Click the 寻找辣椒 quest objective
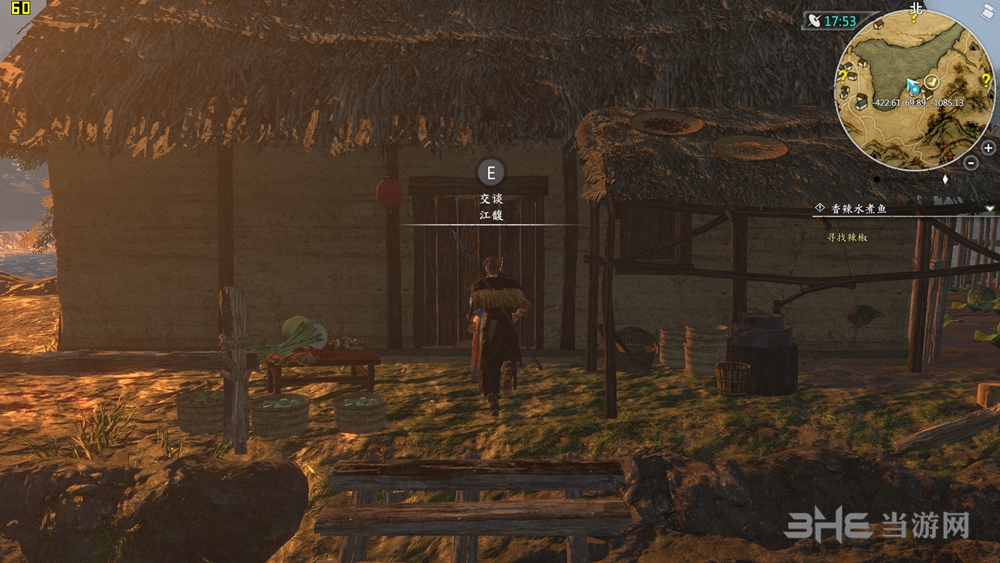The image size is (1000, 563). [847, 237]
